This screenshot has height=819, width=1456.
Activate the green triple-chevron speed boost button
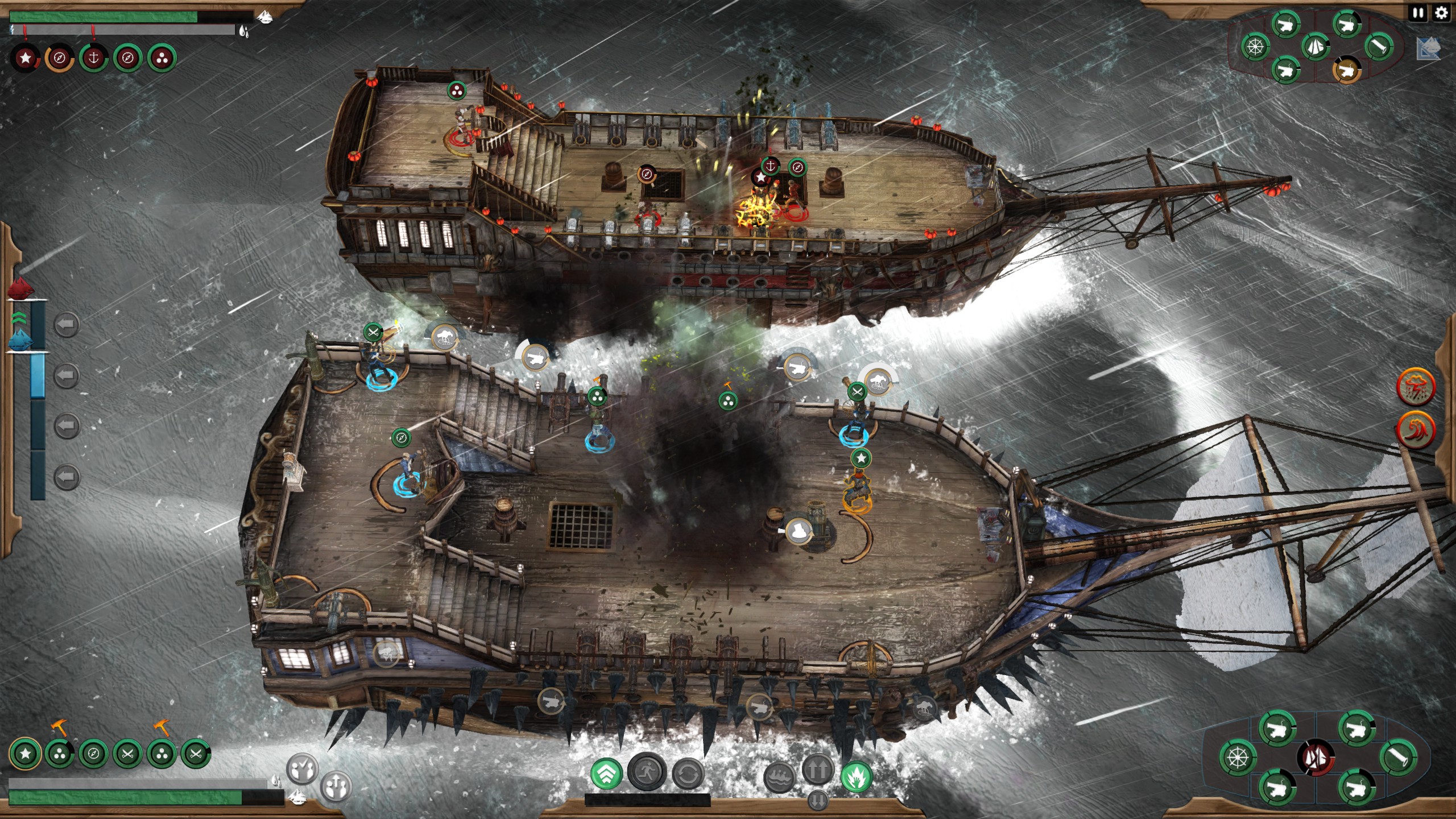point(606,773)
